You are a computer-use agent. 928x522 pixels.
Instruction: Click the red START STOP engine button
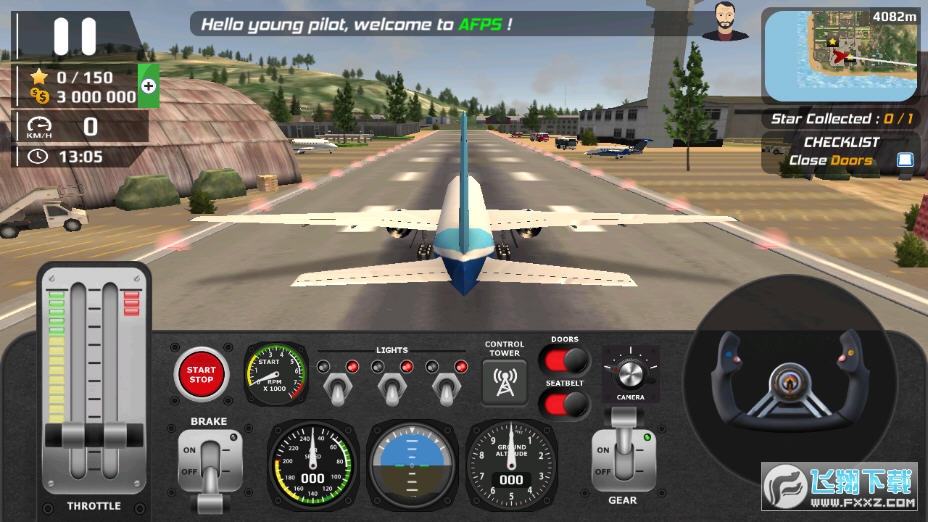click(x=201, y=374)
